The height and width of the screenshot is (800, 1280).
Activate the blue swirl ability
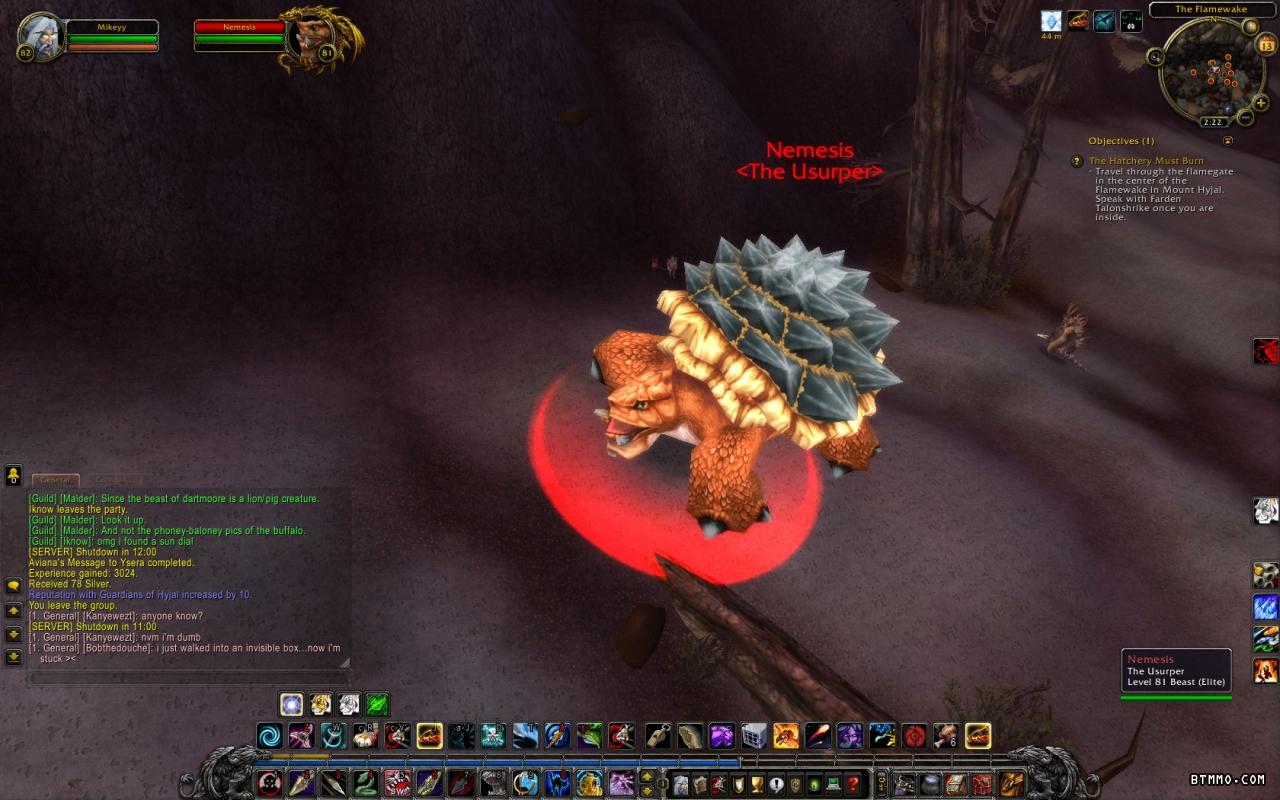(x=269, y=736)
